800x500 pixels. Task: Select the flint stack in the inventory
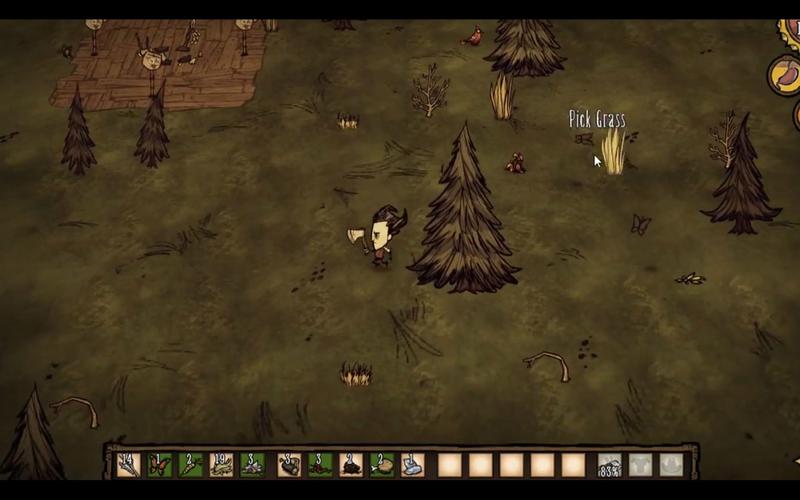252,464
